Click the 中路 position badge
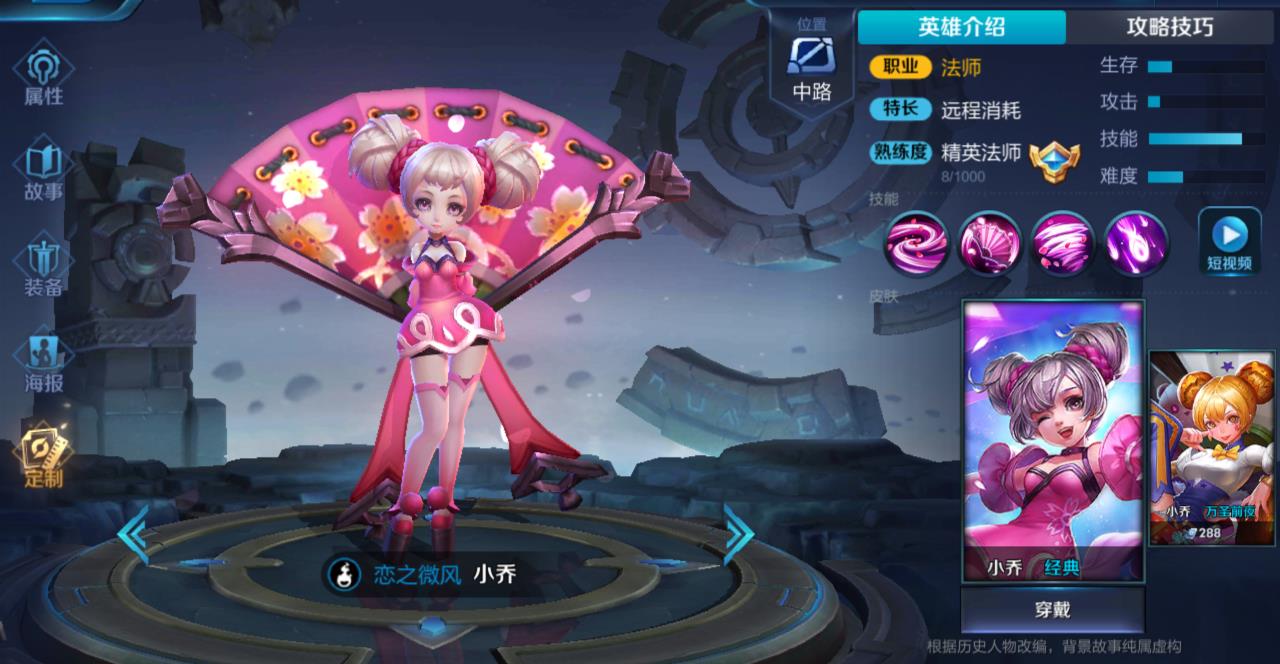This screenshot has width=1280, height=664. click(x=811, y=65)
